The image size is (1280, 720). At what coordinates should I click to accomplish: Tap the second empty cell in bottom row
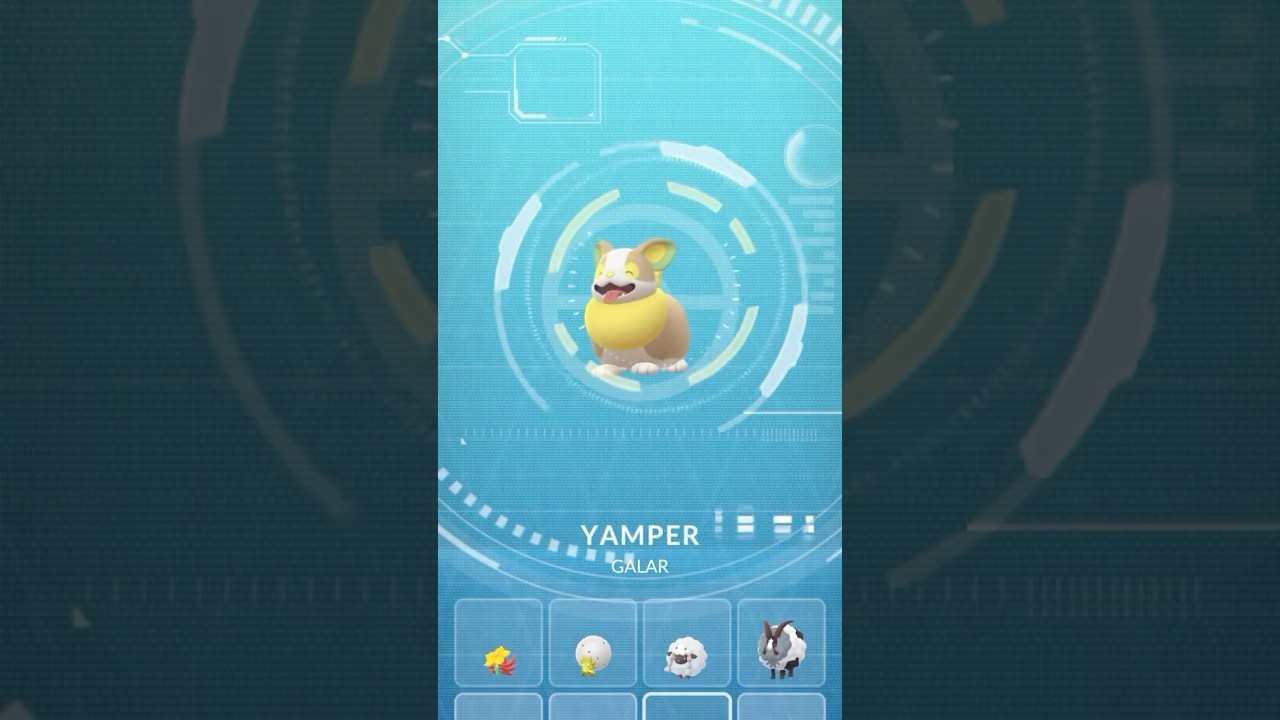(x=592, y=712)
